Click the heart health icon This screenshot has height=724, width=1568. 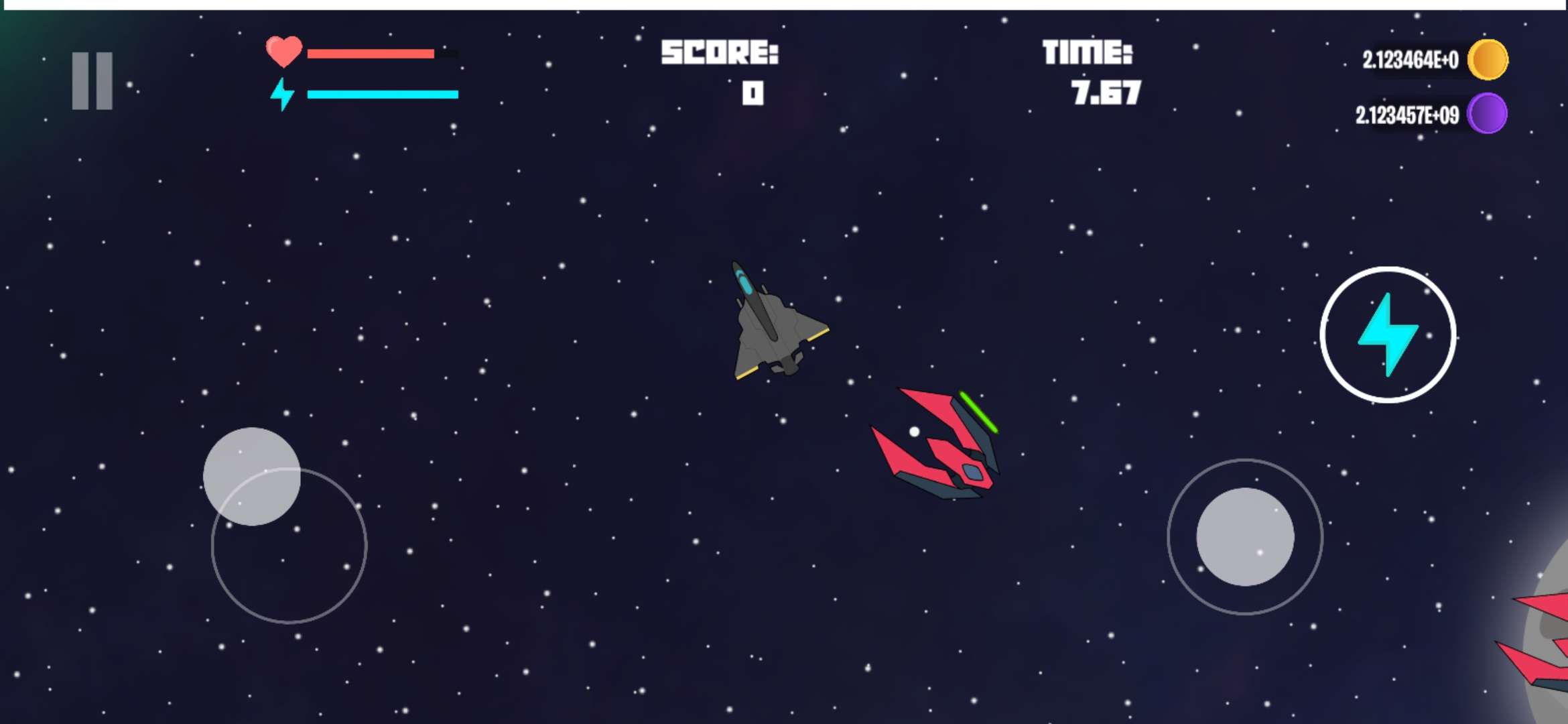(284, 52)
